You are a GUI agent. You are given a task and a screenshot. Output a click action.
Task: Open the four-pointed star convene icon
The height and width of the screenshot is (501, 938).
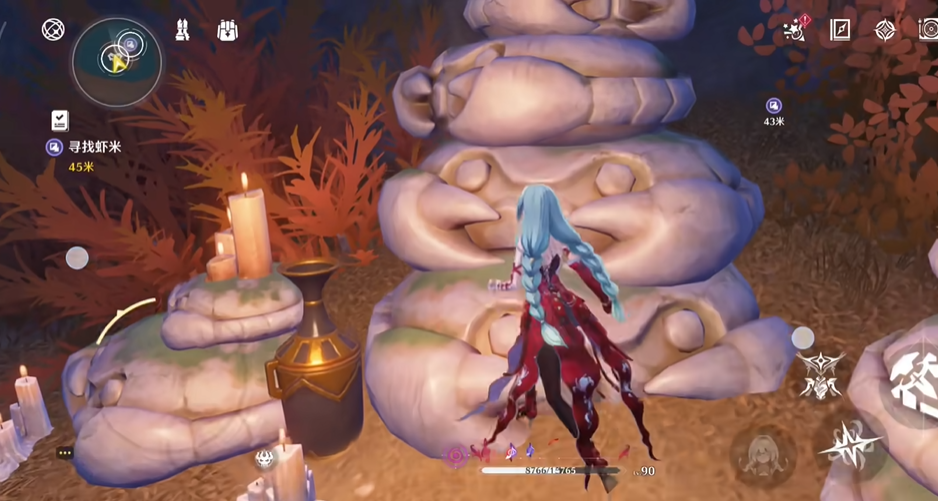885,30
